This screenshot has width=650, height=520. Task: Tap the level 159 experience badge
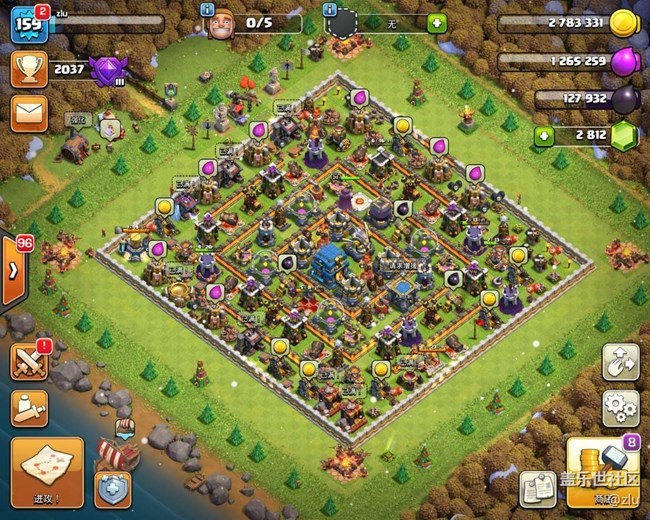tap(28, 24)
